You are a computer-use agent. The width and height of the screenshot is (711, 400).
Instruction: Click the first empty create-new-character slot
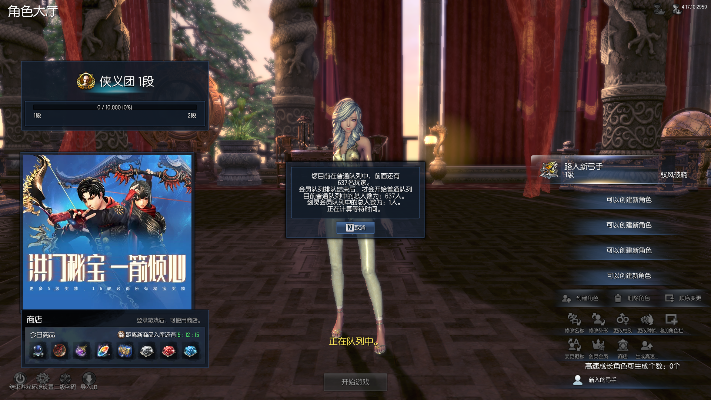tap(629, 198)
